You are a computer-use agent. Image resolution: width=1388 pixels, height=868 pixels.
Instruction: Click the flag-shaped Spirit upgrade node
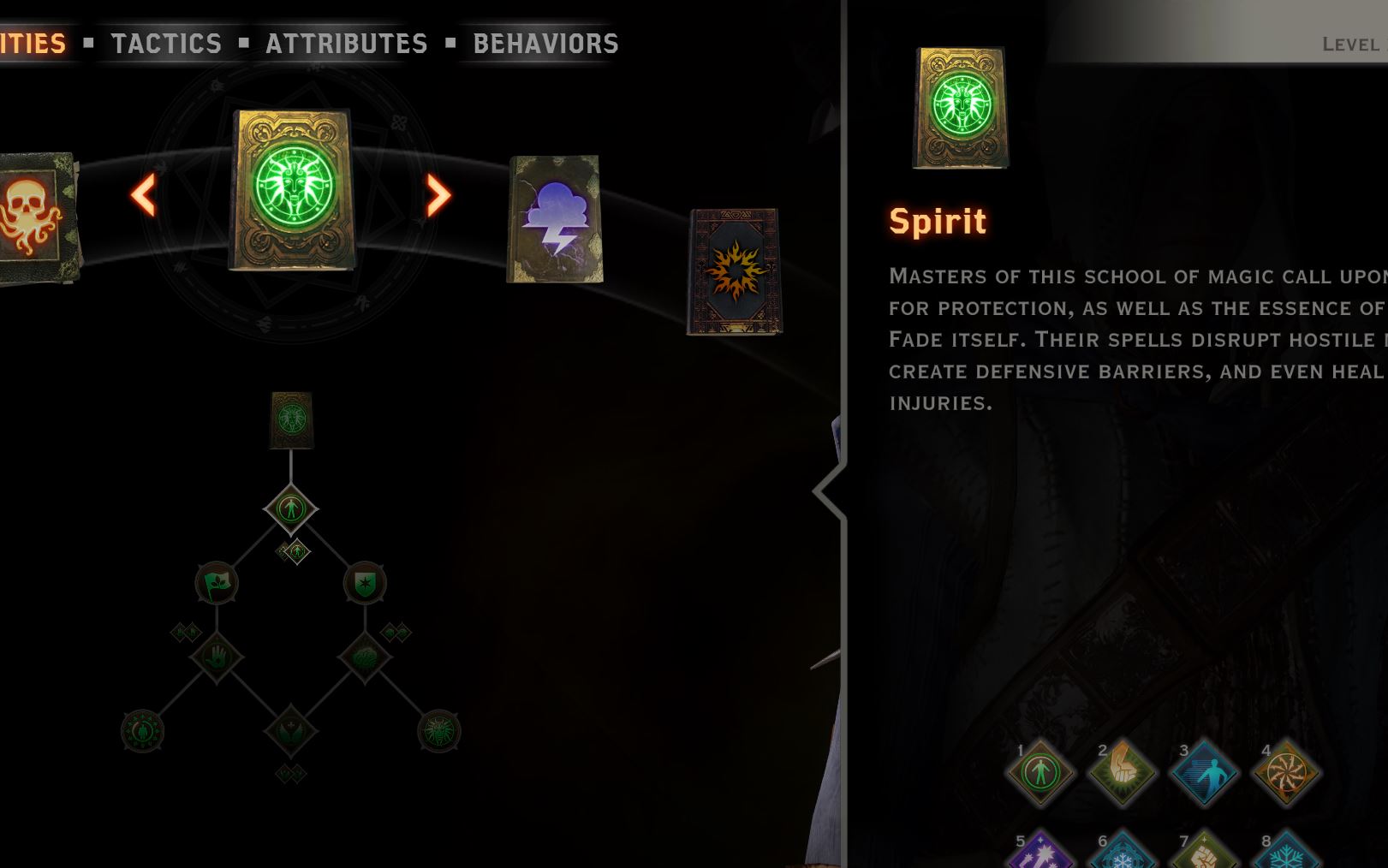click(x=217, y=582)
